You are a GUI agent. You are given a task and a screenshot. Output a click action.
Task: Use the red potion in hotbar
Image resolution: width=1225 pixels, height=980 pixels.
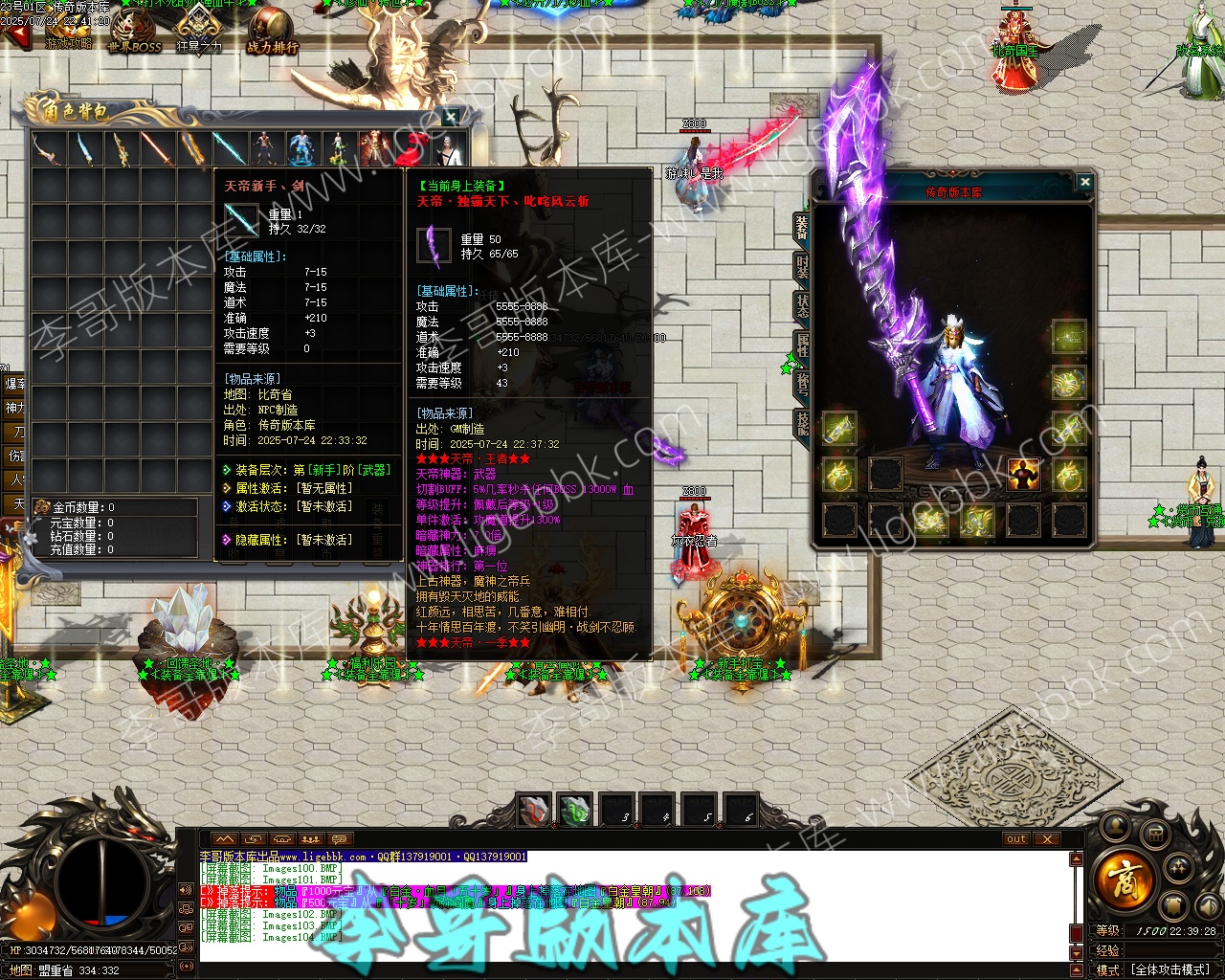(x=533, y=811)
